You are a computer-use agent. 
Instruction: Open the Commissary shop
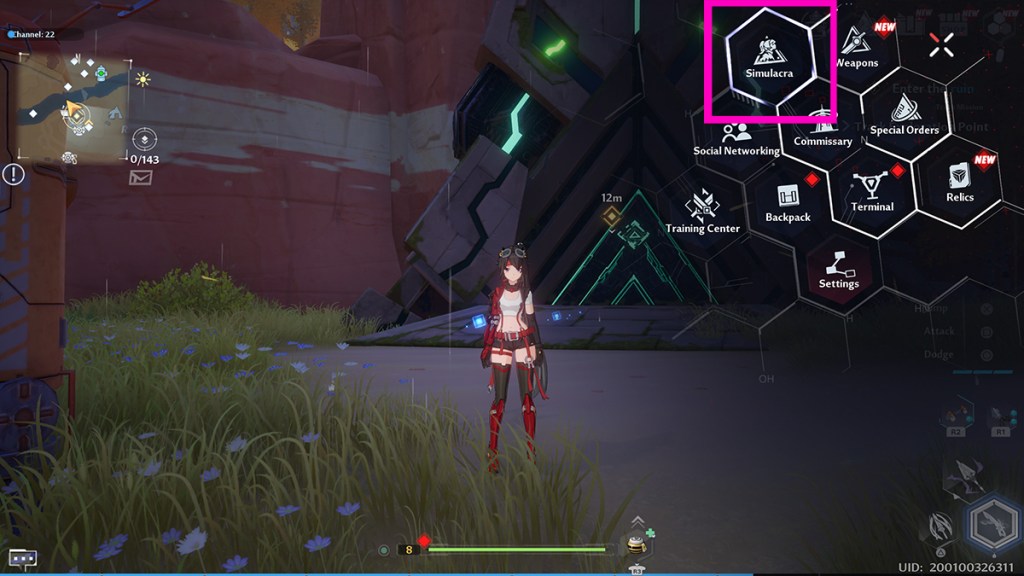coord(822,127)
